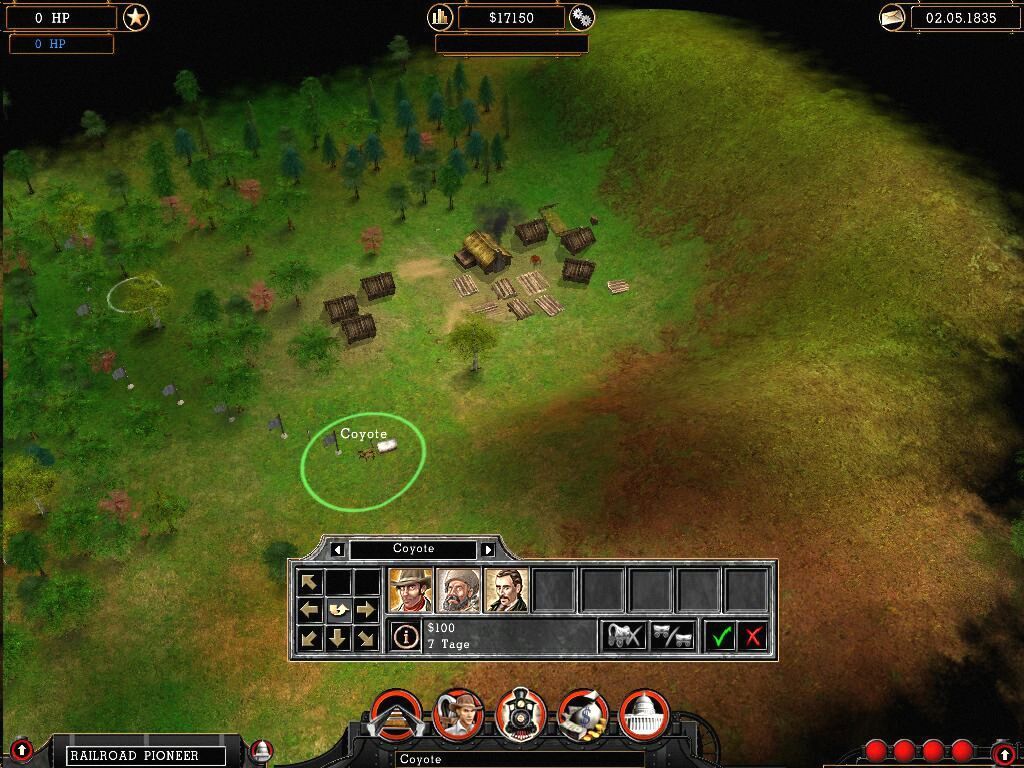Viewport: 1024px width, 768px height.
Task: Go to next unit with right arrow
Action: click(488, 549)
